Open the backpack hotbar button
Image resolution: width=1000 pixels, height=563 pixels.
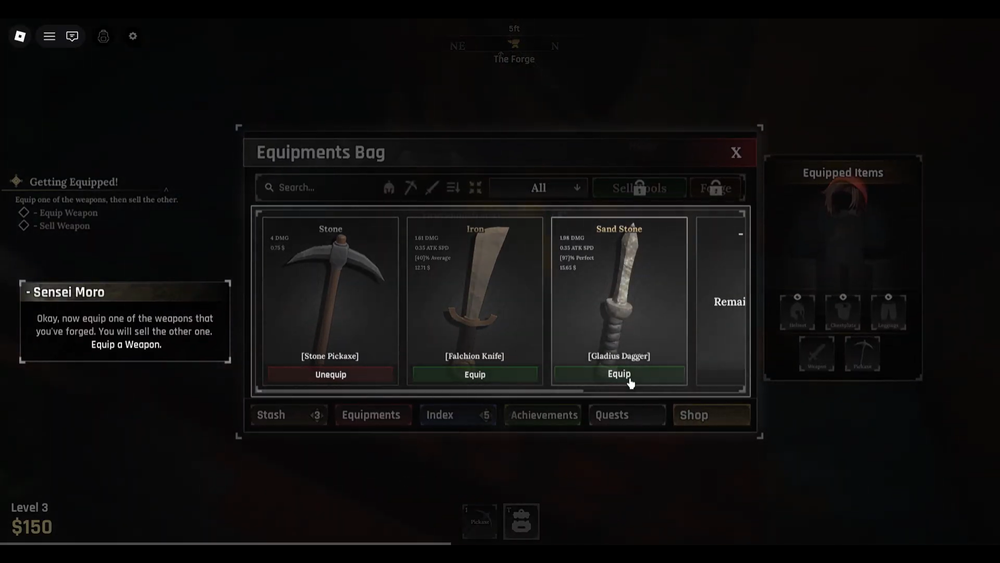521,521
